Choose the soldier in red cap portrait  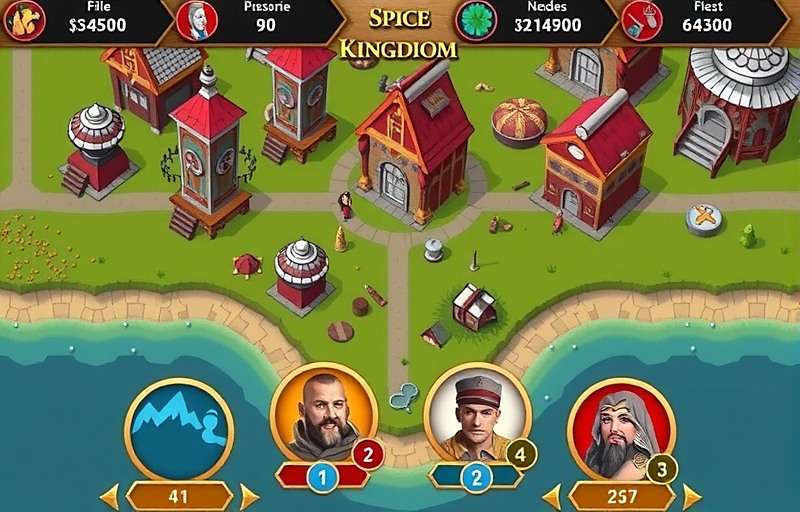pos(476,412)
